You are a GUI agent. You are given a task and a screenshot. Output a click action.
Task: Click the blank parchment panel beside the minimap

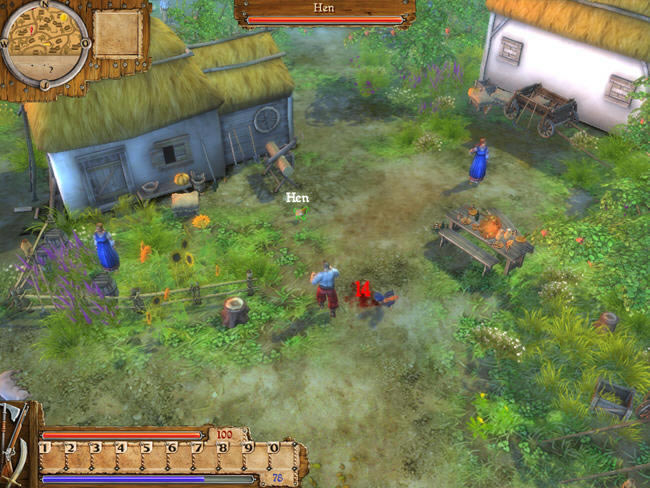tap(118, 34)
